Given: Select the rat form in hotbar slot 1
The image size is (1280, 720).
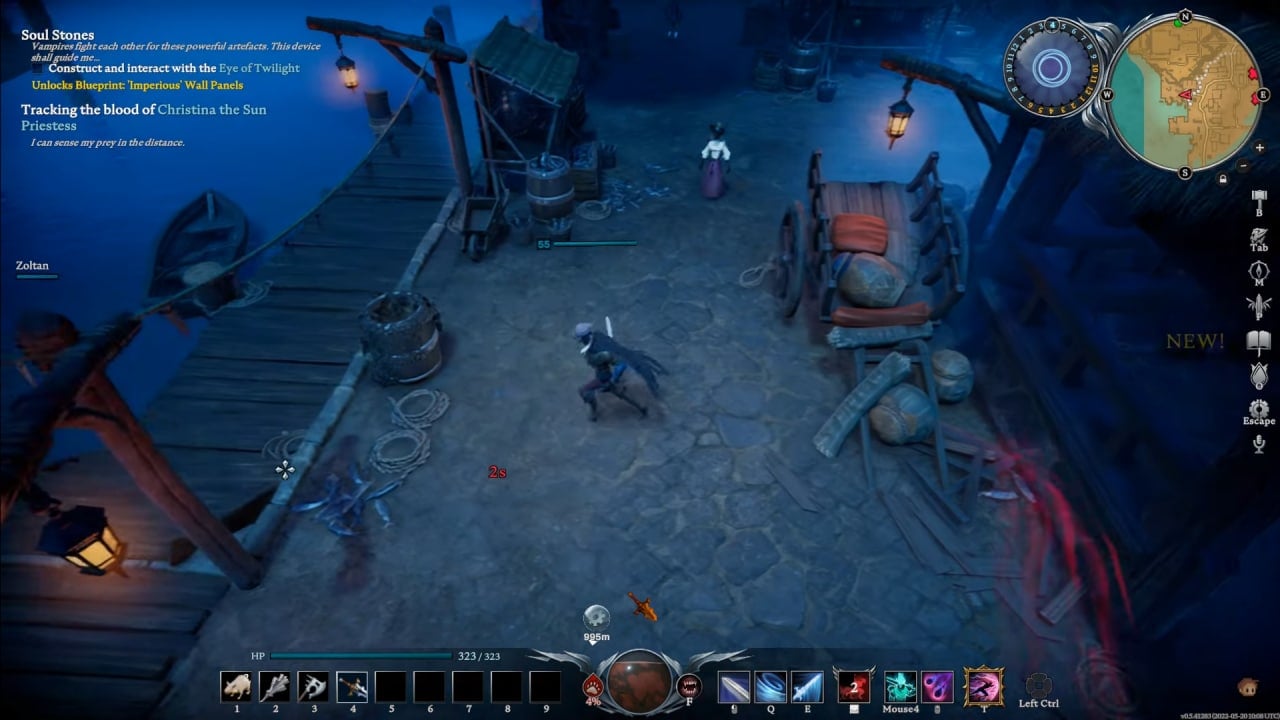Looking at the screenshot, I should point(236,686).
